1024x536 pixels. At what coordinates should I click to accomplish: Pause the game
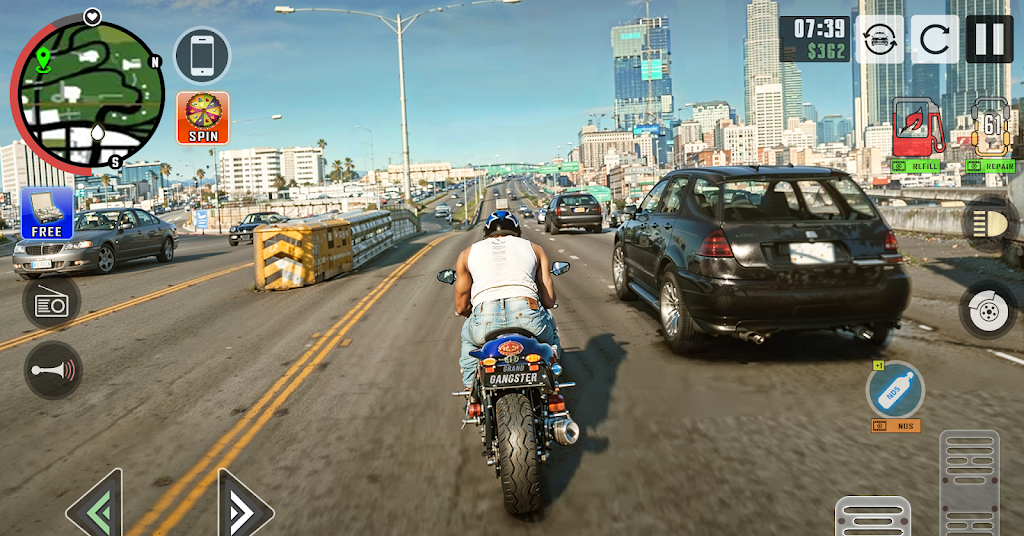click(988, 40)
